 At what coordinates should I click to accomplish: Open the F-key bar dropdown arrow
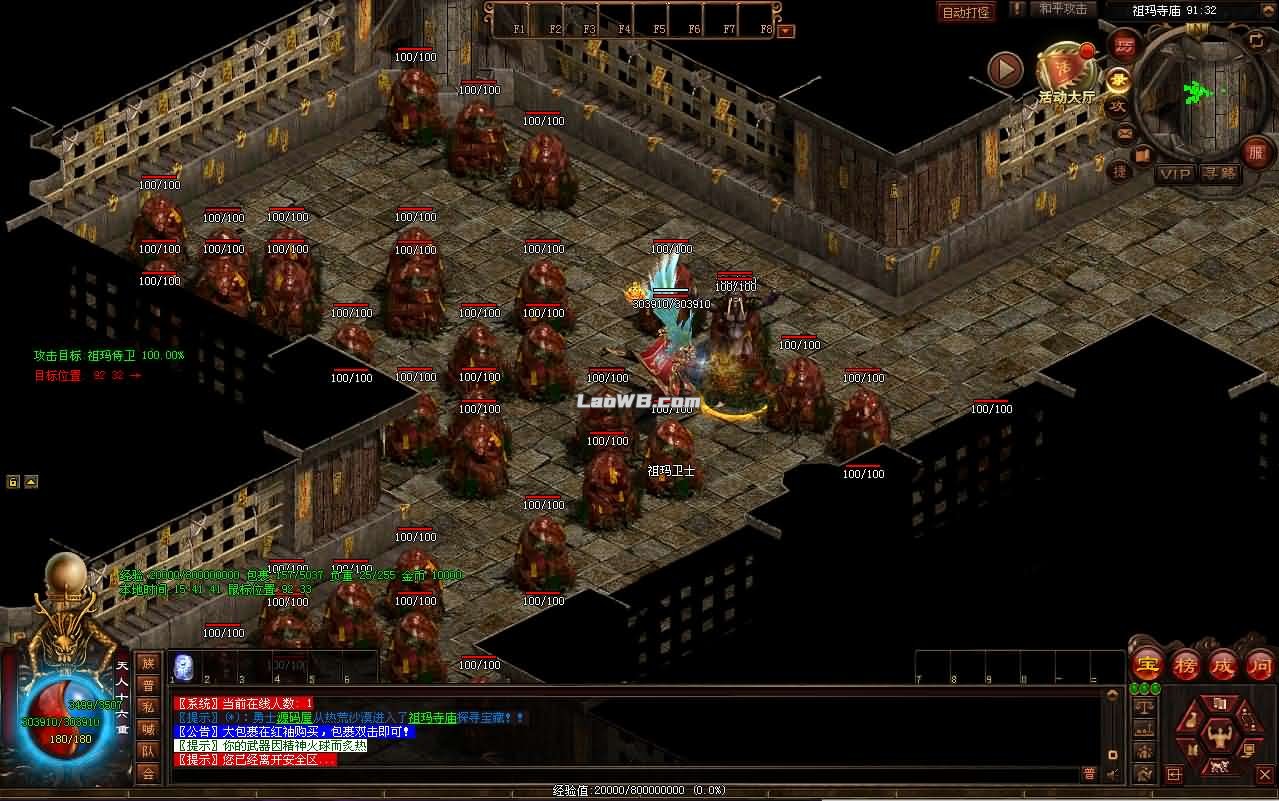pyautogui.click(x=786, y=30)
